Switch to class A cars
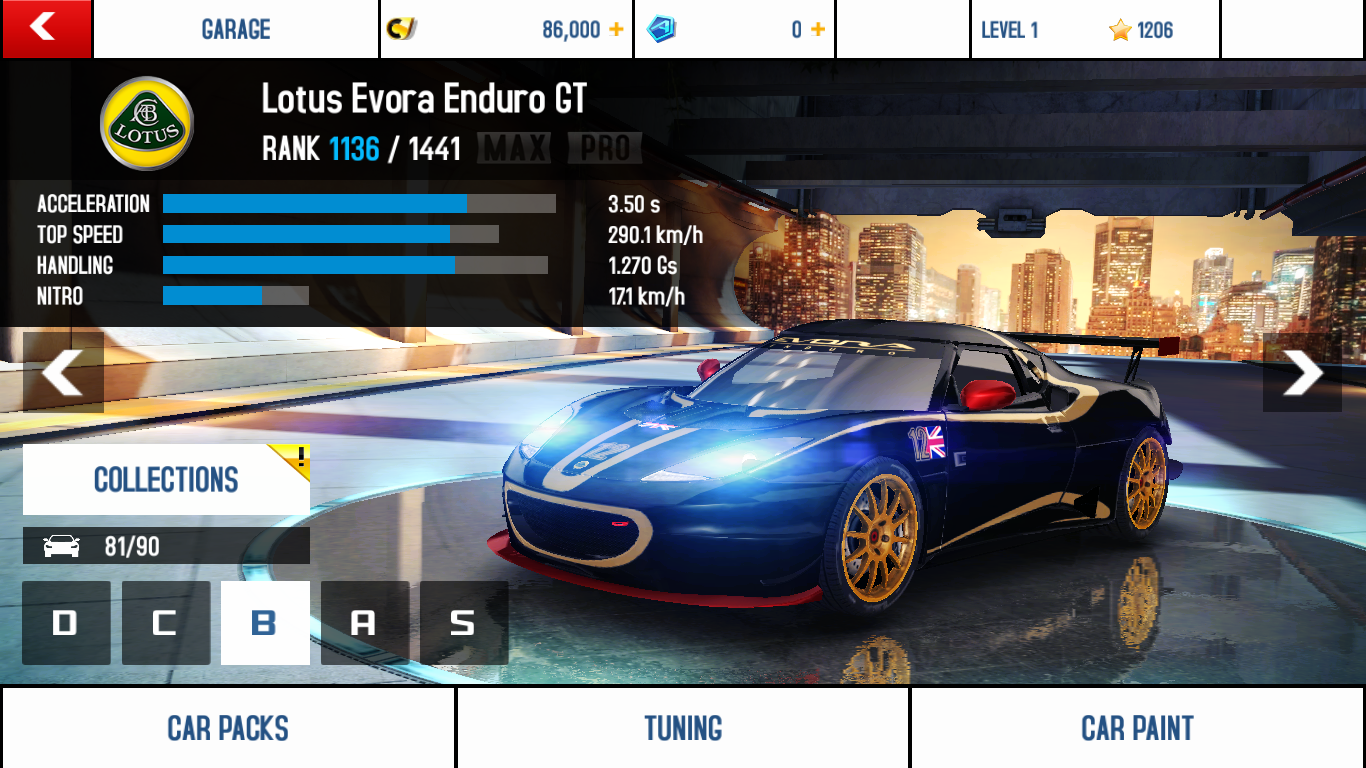 coord(364,623)
